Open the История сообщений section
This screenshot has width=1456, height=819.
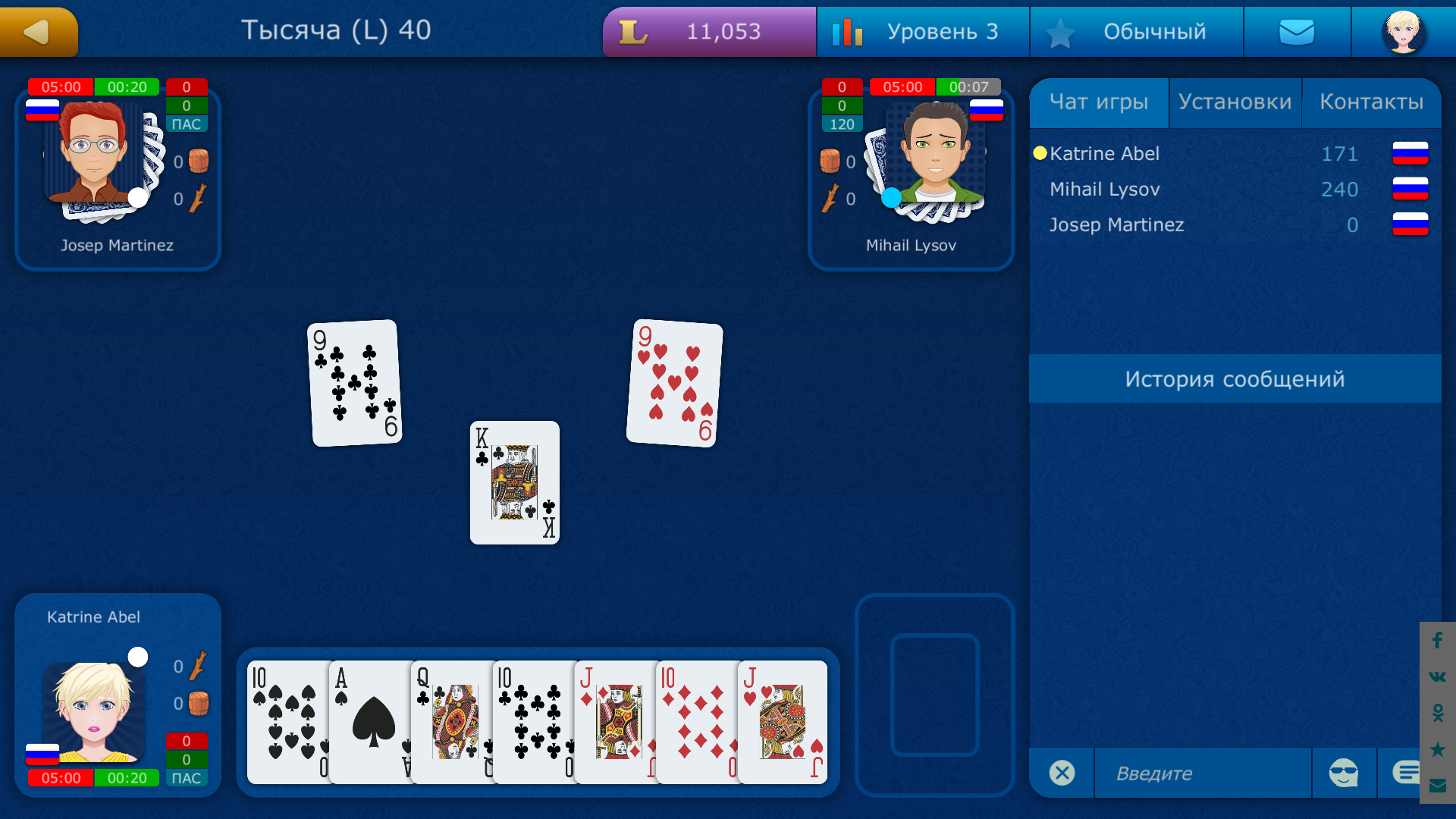coord(1235,378)
